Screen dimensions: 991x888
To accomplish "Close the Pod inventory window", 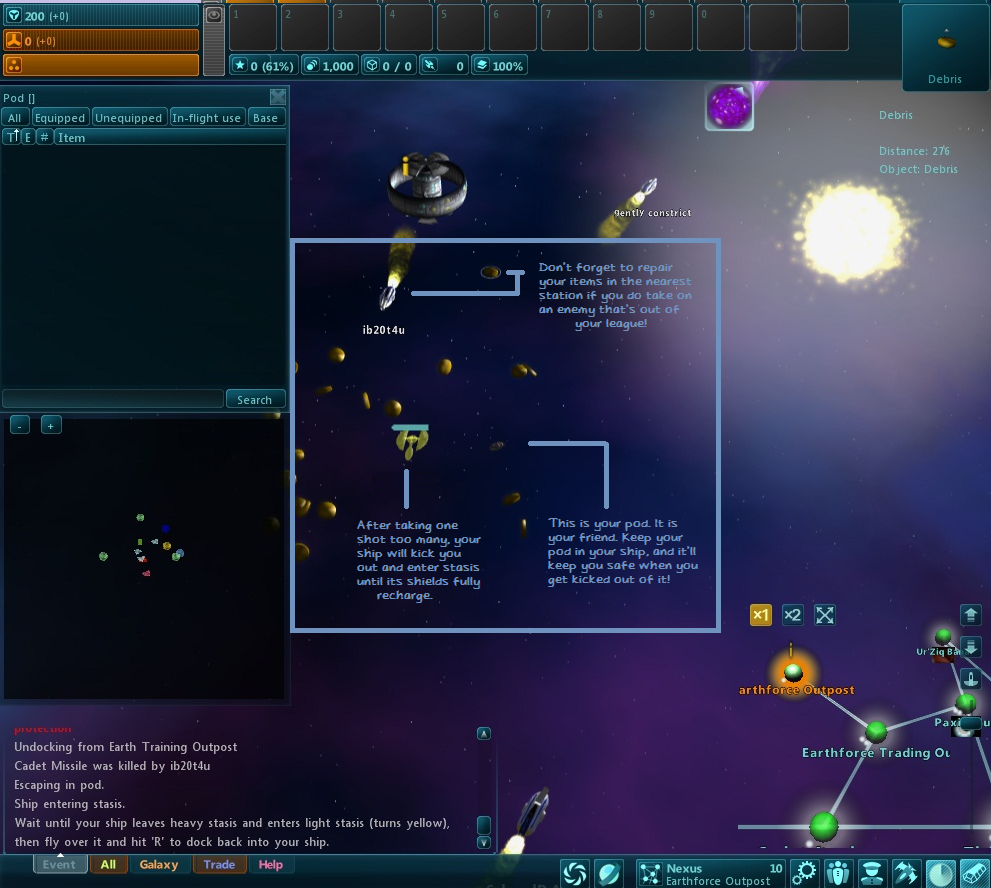I will pyautogui.click(x=278, y=97).
